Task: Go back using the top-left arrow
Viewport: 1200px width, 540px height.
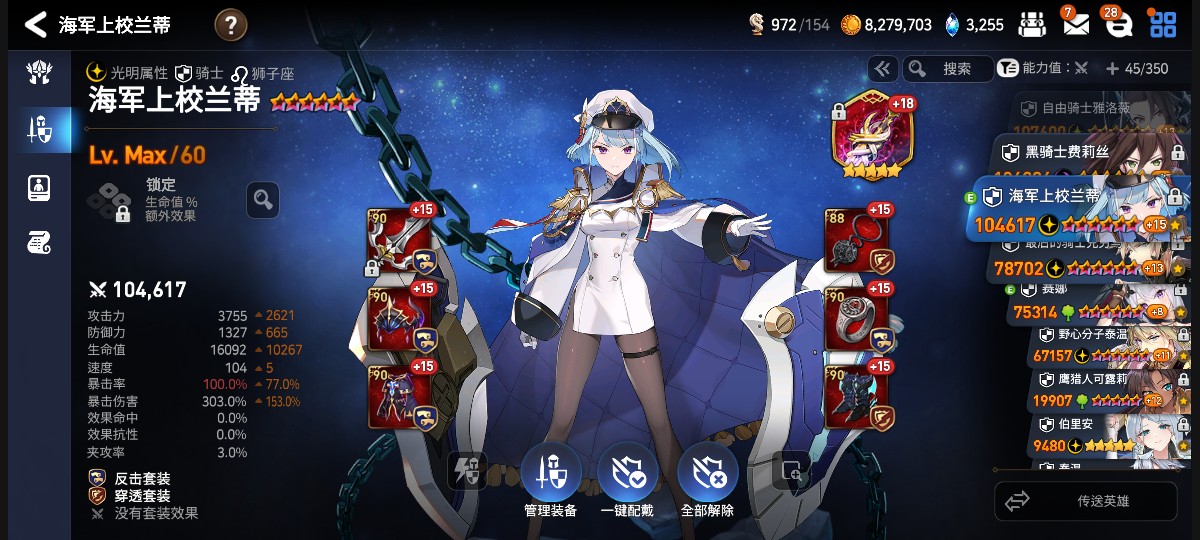Action: [36, 25]
